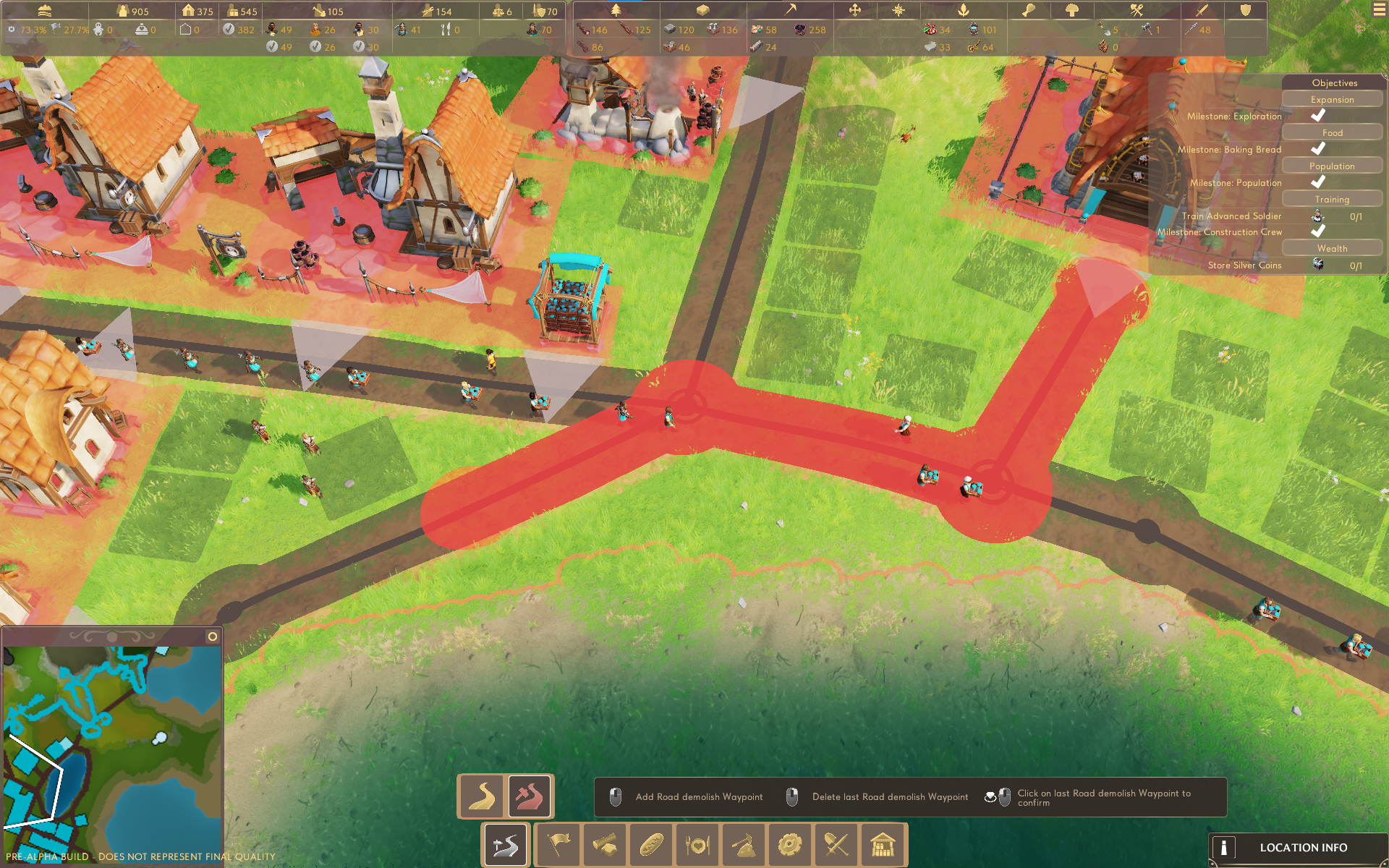1389x868 pixels.
Task: Expand the Expansion objectives section
Action: tap(1332, 100)
